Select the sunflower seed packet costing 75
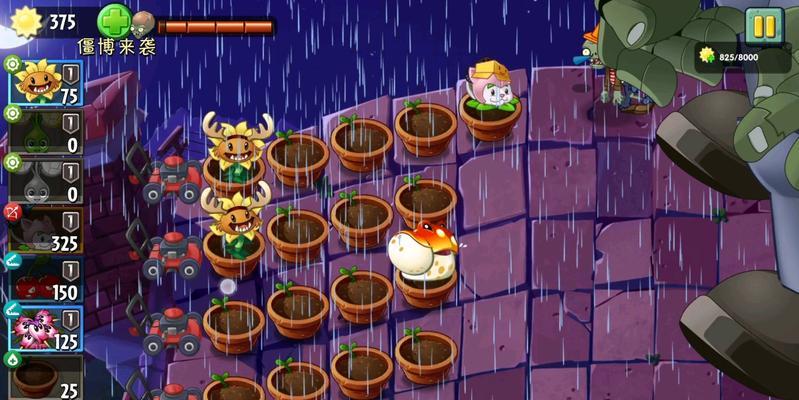Viewport: 799px width, 400px height. 46,81
